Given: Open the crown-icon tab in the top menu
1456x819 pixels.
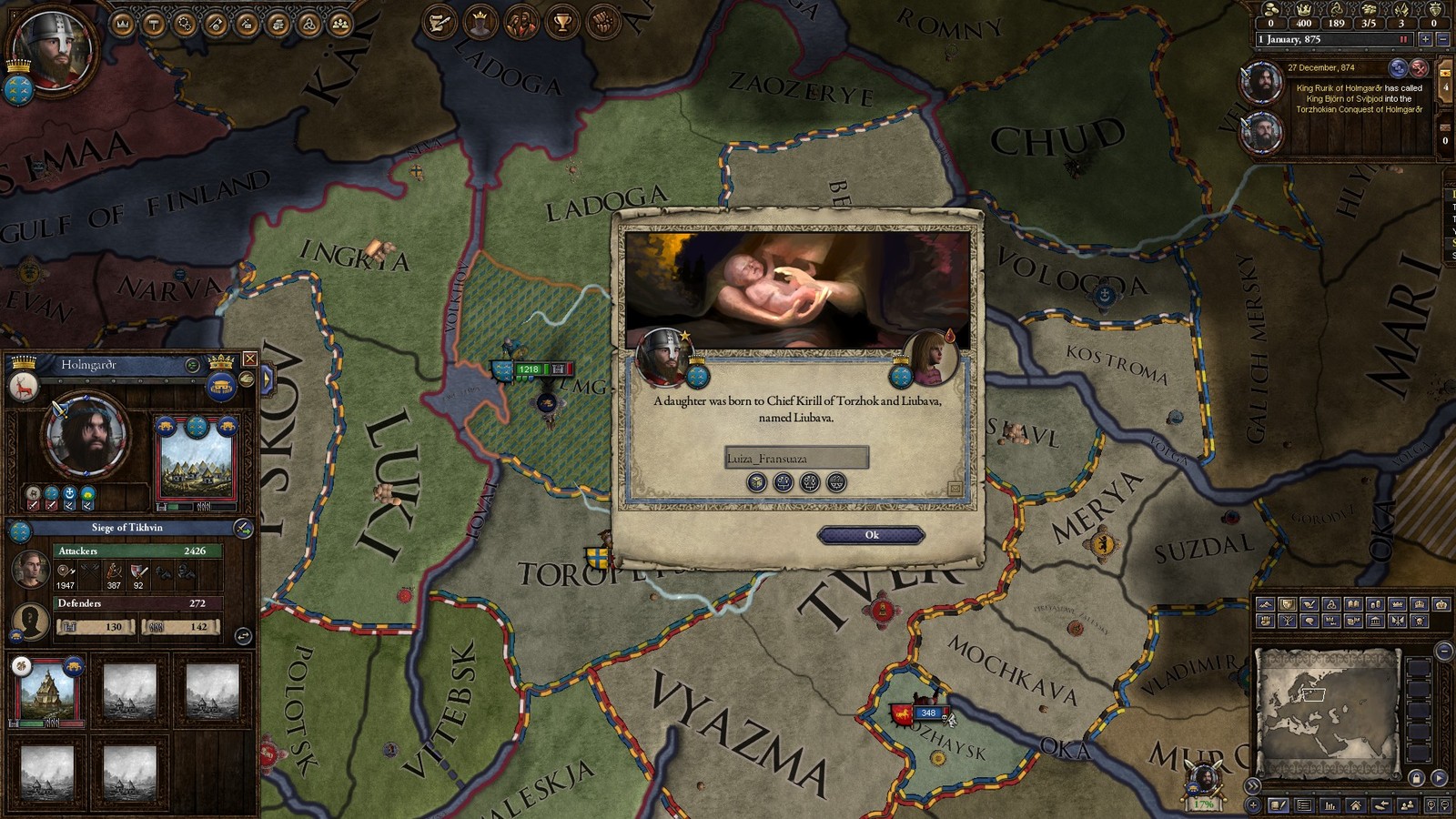Looking at the screenshot, I should pos(123,24).
